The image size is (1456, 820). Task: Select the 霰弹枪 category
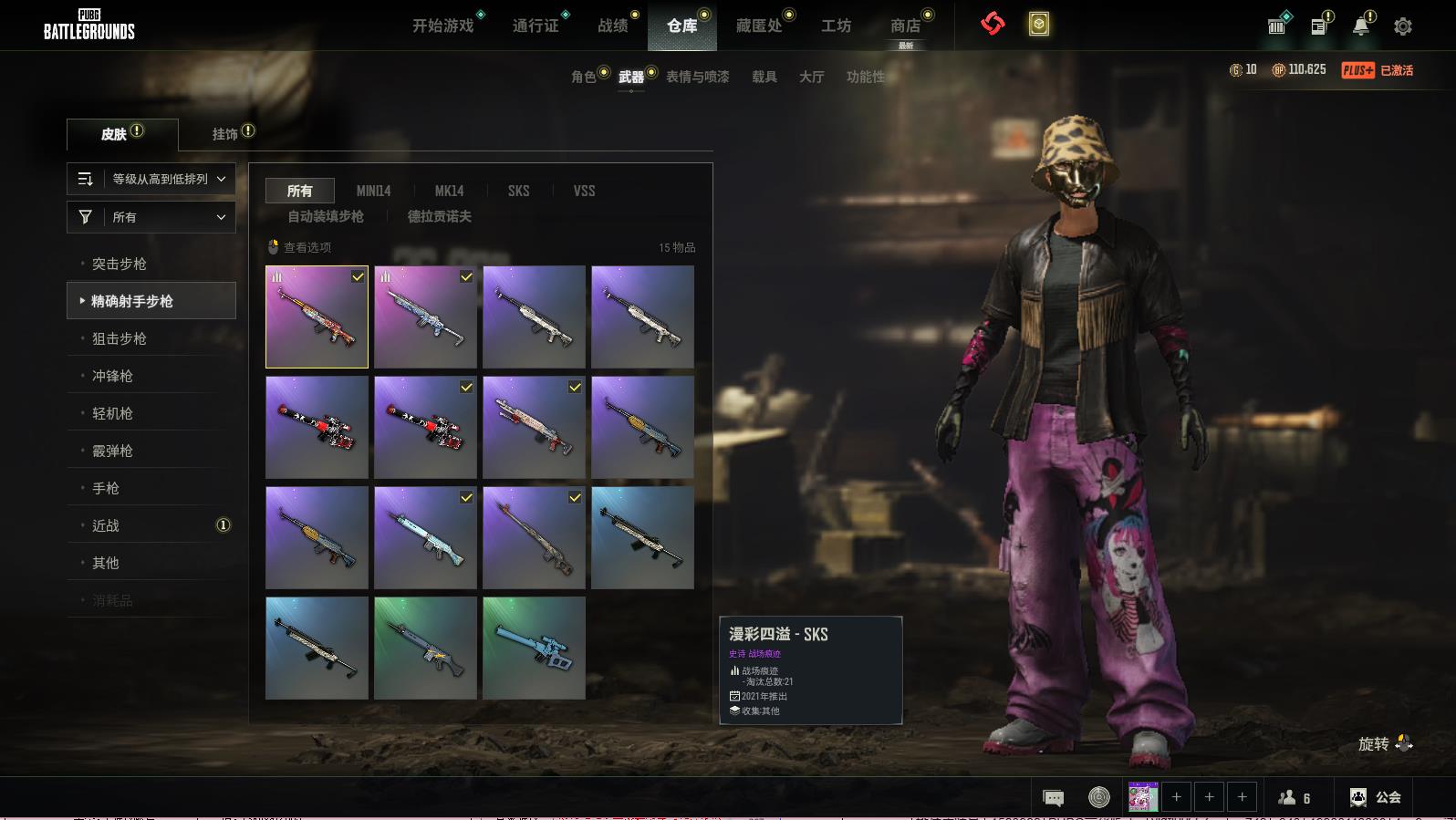(113, 451)
